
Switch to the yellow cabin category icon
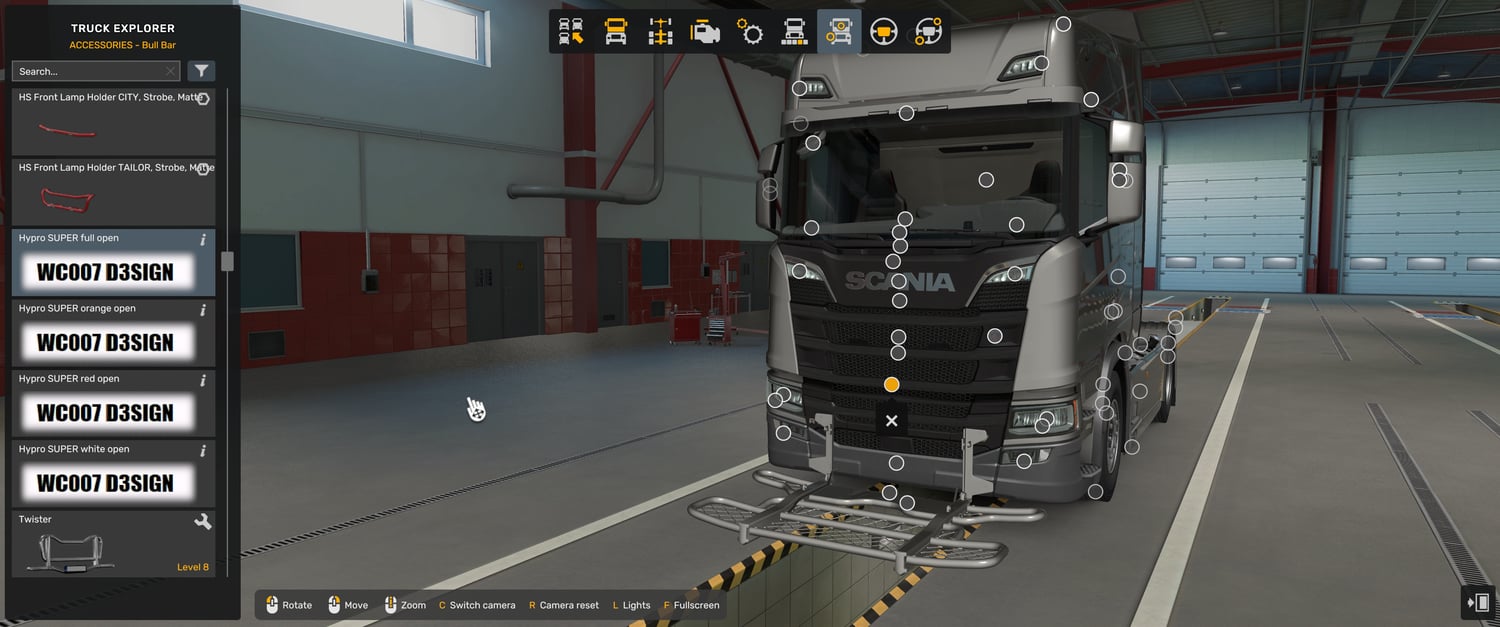click(616, 32)
